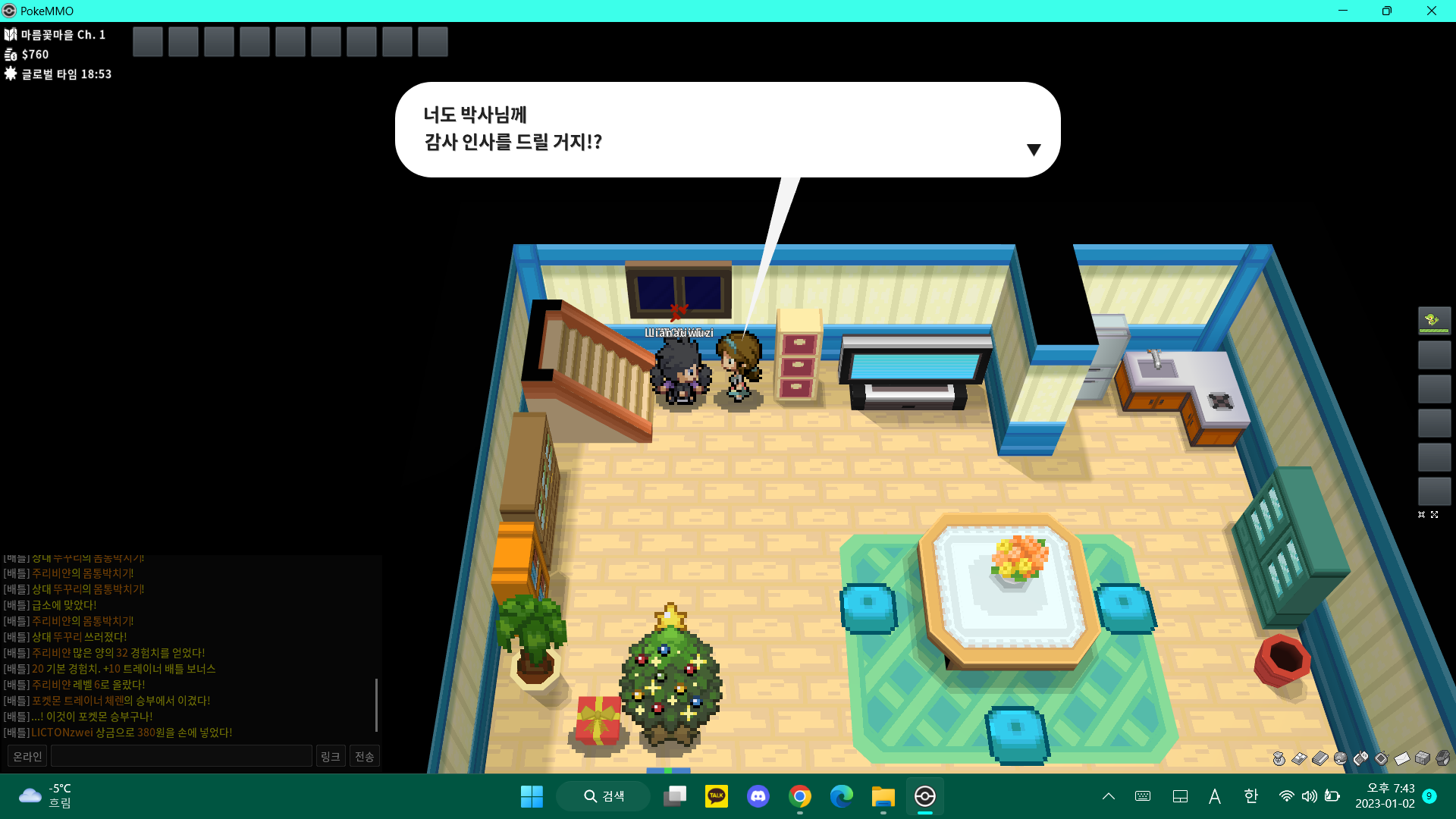Viewport: 1456px width, 819px height.
Task: Open the Poké Ball icon menu
Action: [1340, 758]
